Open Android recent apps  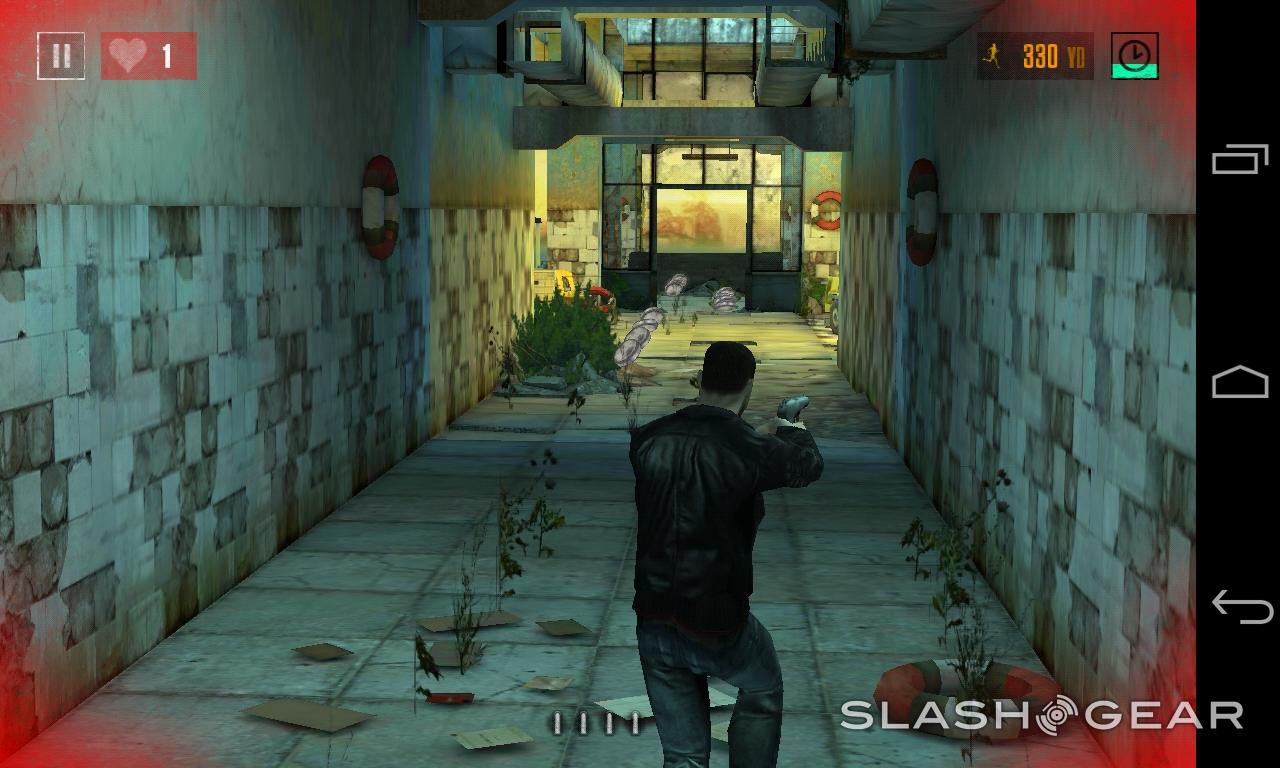point(1240,160)
